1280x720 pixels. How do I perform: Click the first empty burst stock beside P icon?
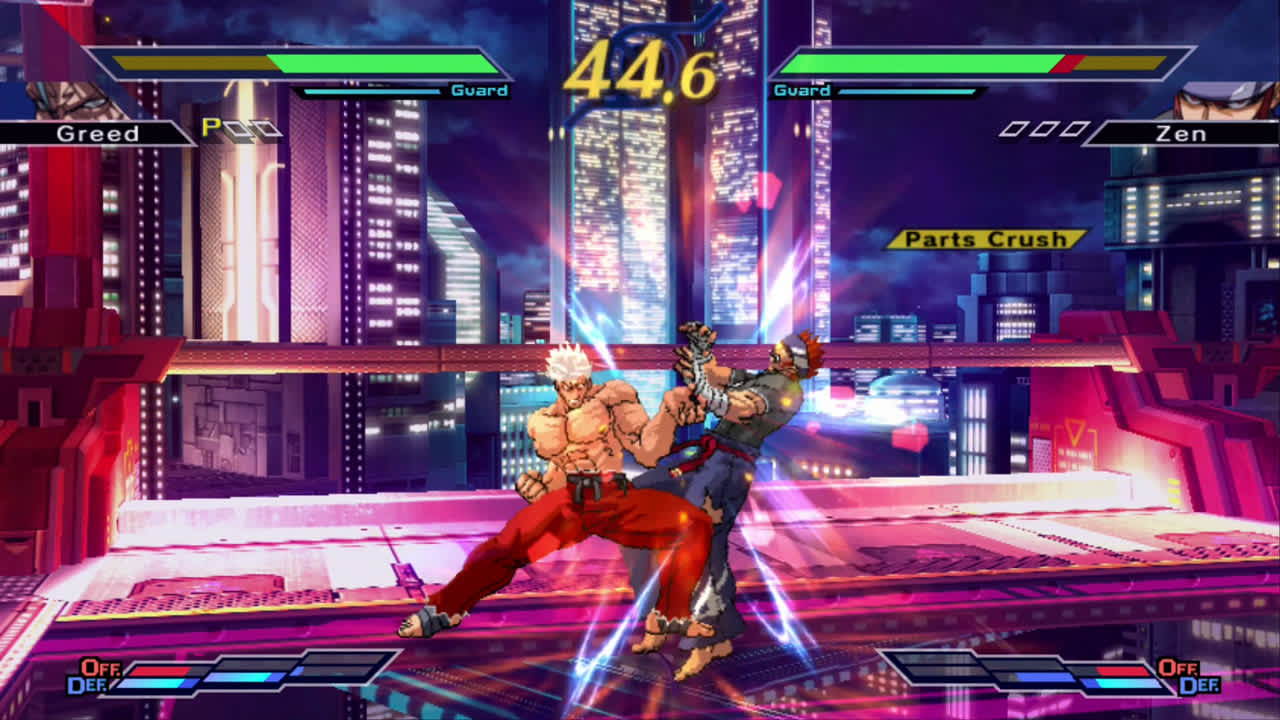(x=237, y=125)
